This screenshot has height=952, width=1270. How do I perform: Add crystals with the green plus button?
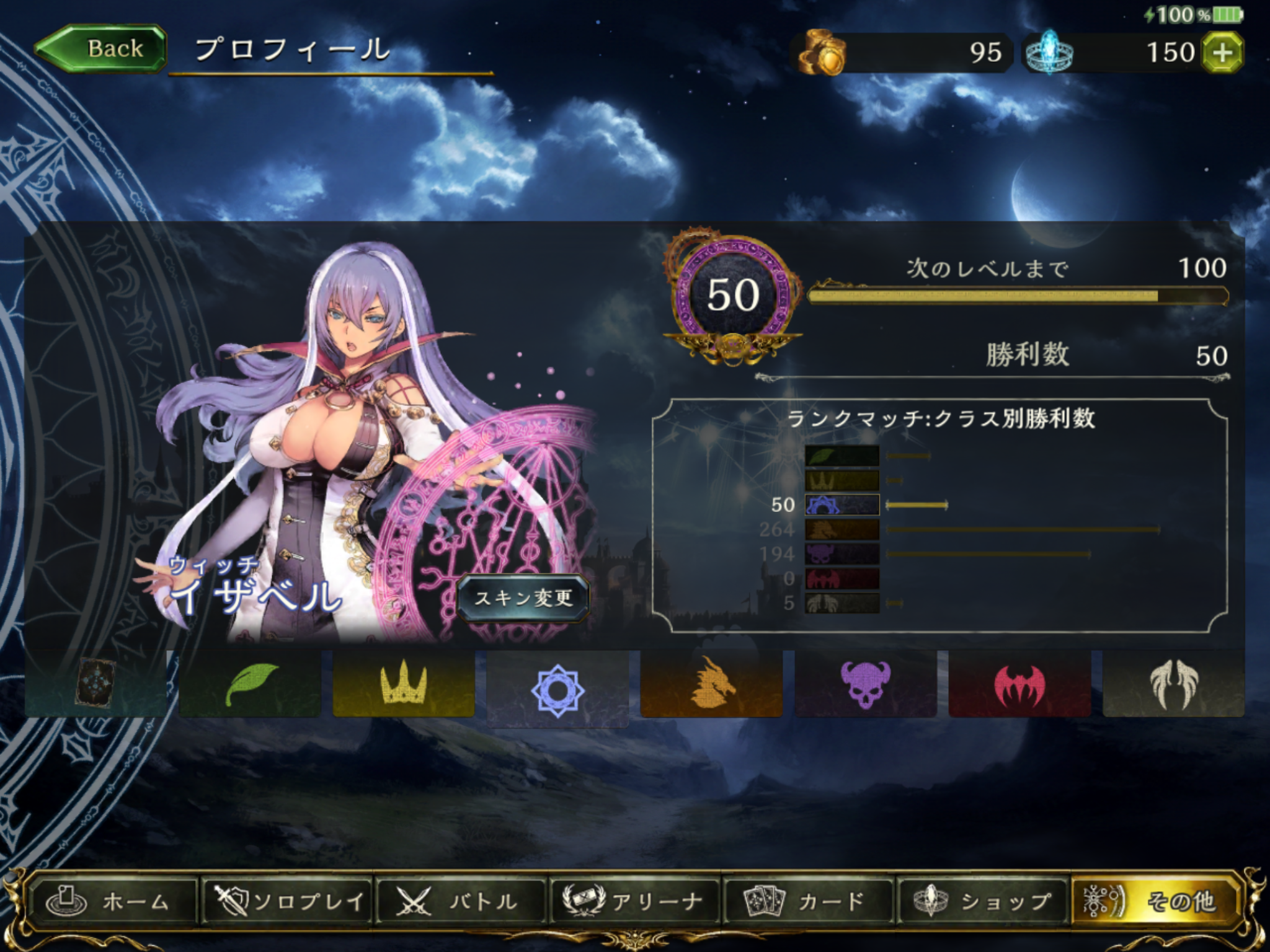tap(1222, 53)
